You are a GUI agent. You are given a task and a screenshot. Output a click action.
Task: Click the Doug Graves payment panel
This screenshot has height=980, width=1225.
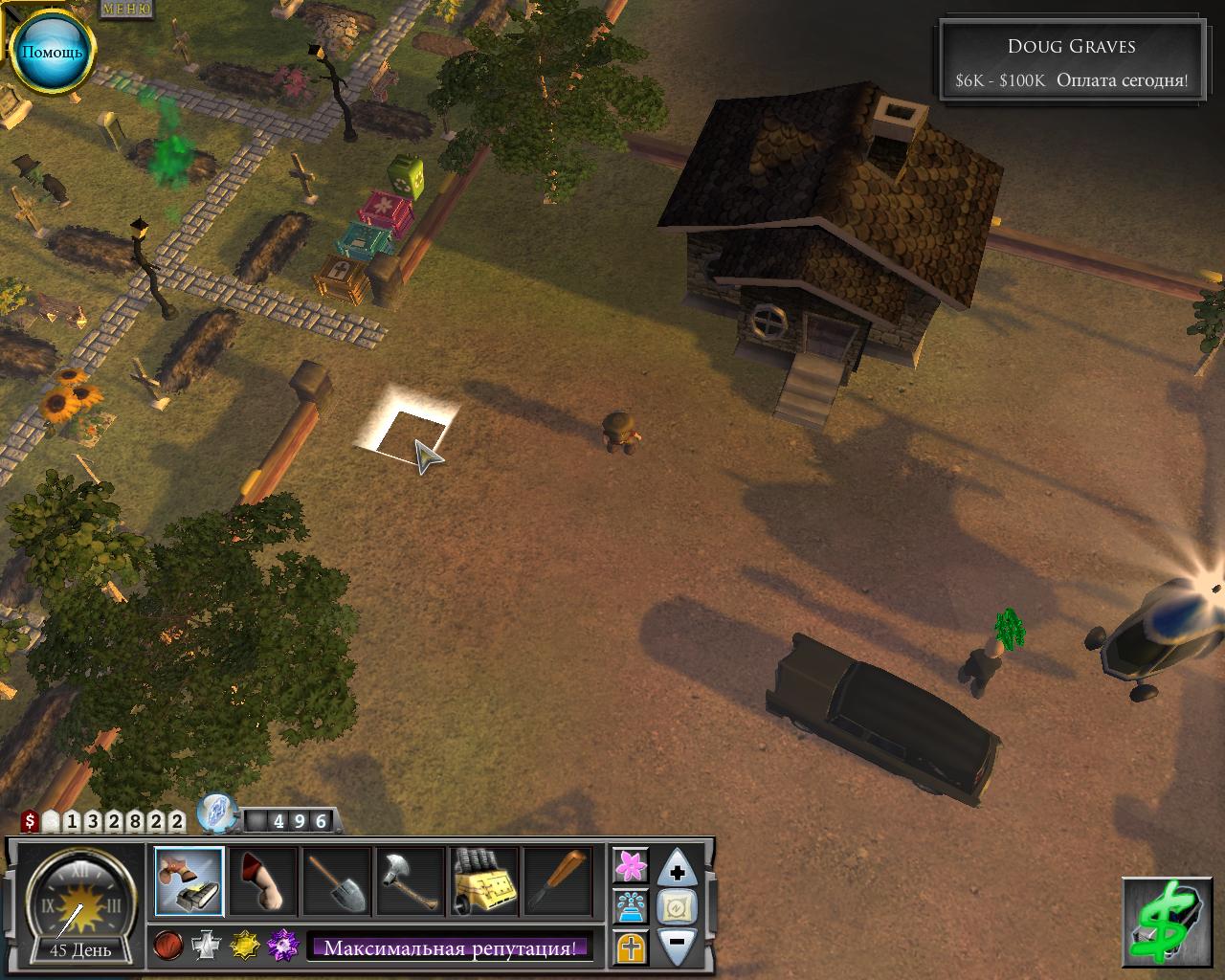pyautogui.click(x=1071, y=63)
